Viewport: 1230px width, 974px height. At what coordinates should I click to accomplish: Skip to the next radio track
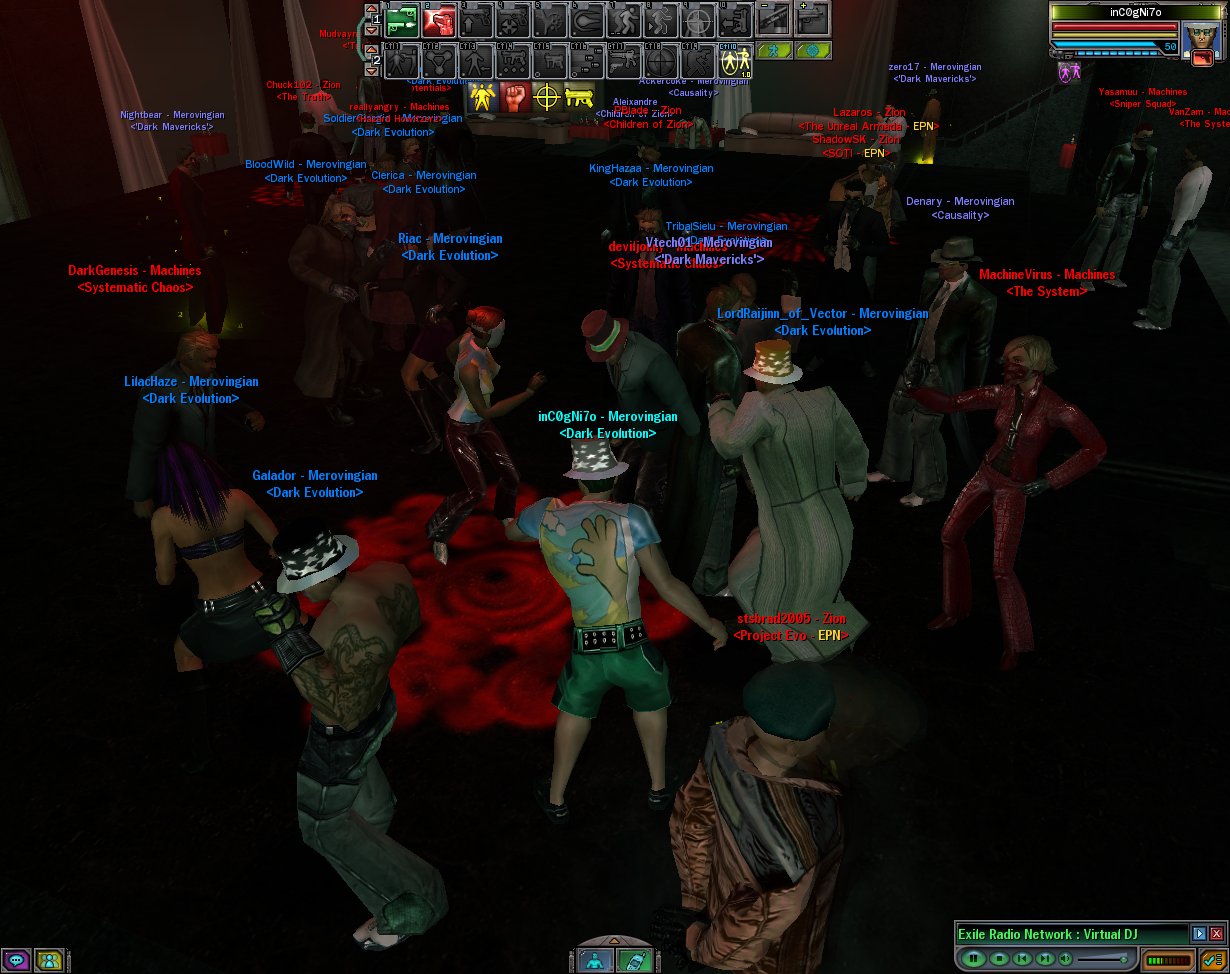pos(1045,959)
